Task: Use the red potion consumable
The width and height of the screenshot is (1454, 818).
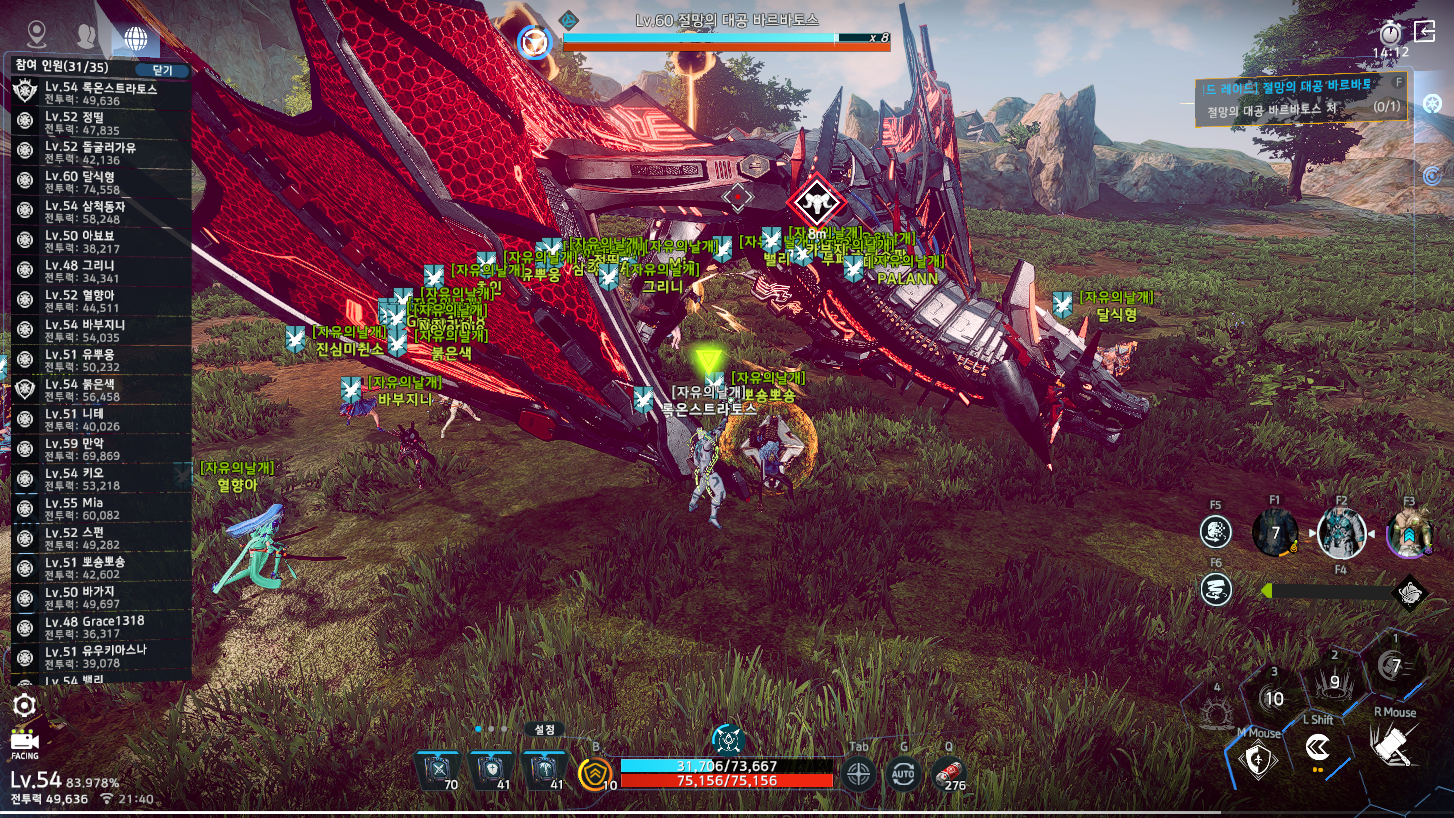Action: coord(948,773)
